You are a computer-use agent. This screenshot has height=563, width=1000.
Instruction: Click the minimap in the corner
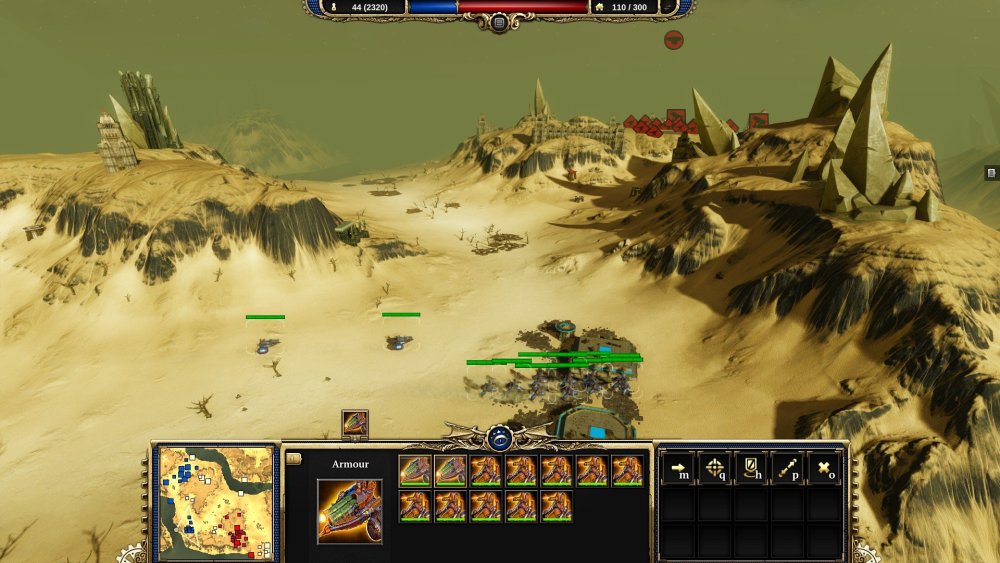[x=216, y=502]
